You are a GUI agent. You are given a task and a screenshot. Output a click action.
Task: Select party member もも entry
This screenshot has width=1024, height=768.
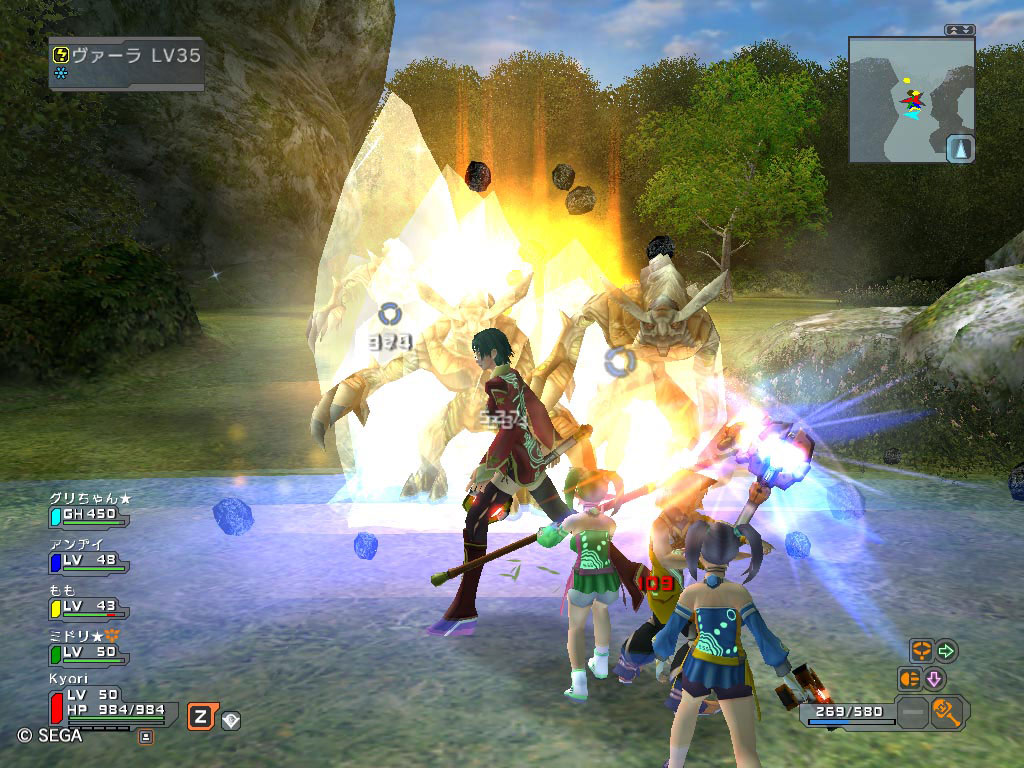[x=88, y=601]
